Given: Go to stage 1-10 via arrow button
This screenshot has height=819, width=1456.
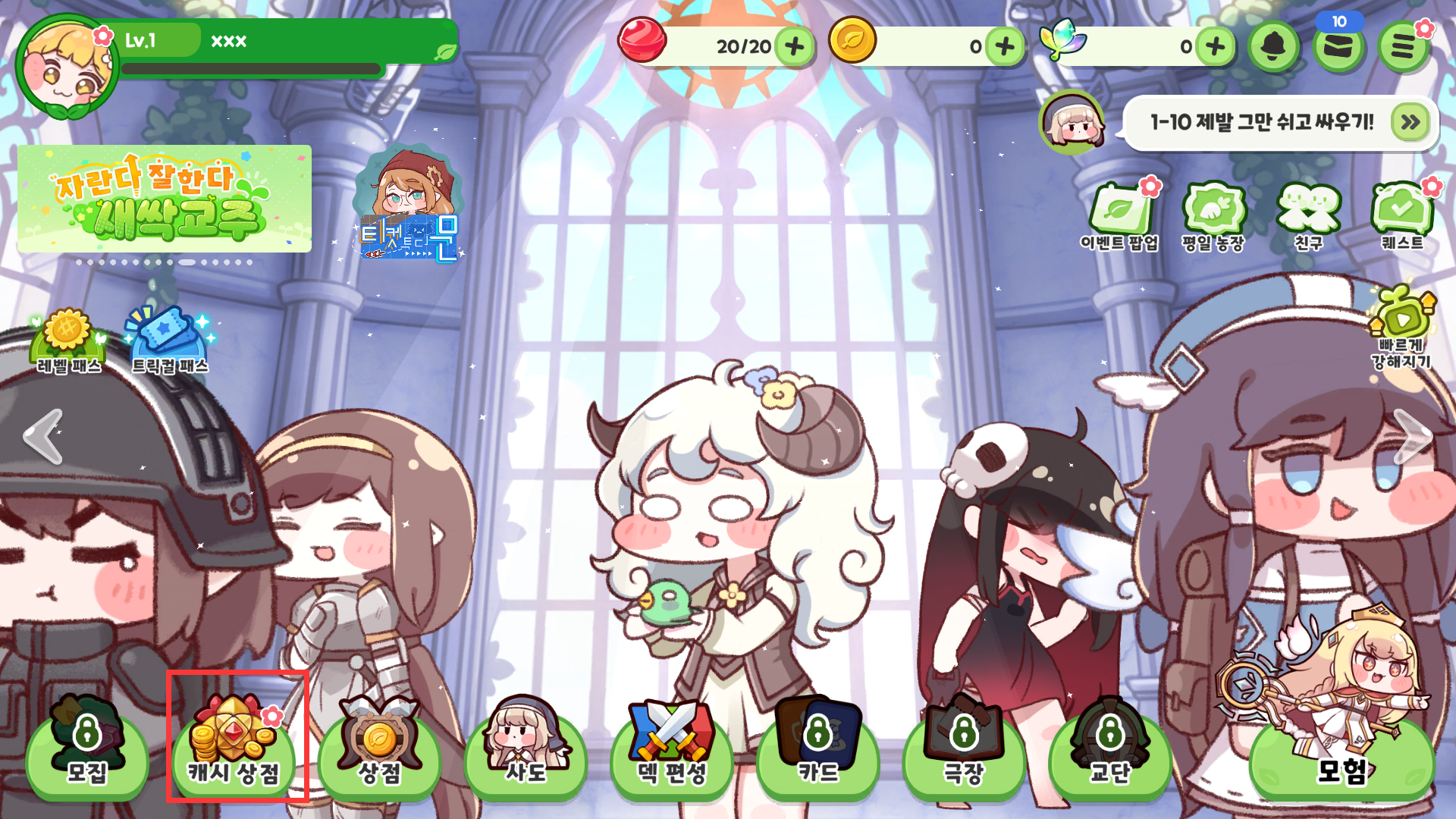Looking at the screenshot, I should 1410,122.
